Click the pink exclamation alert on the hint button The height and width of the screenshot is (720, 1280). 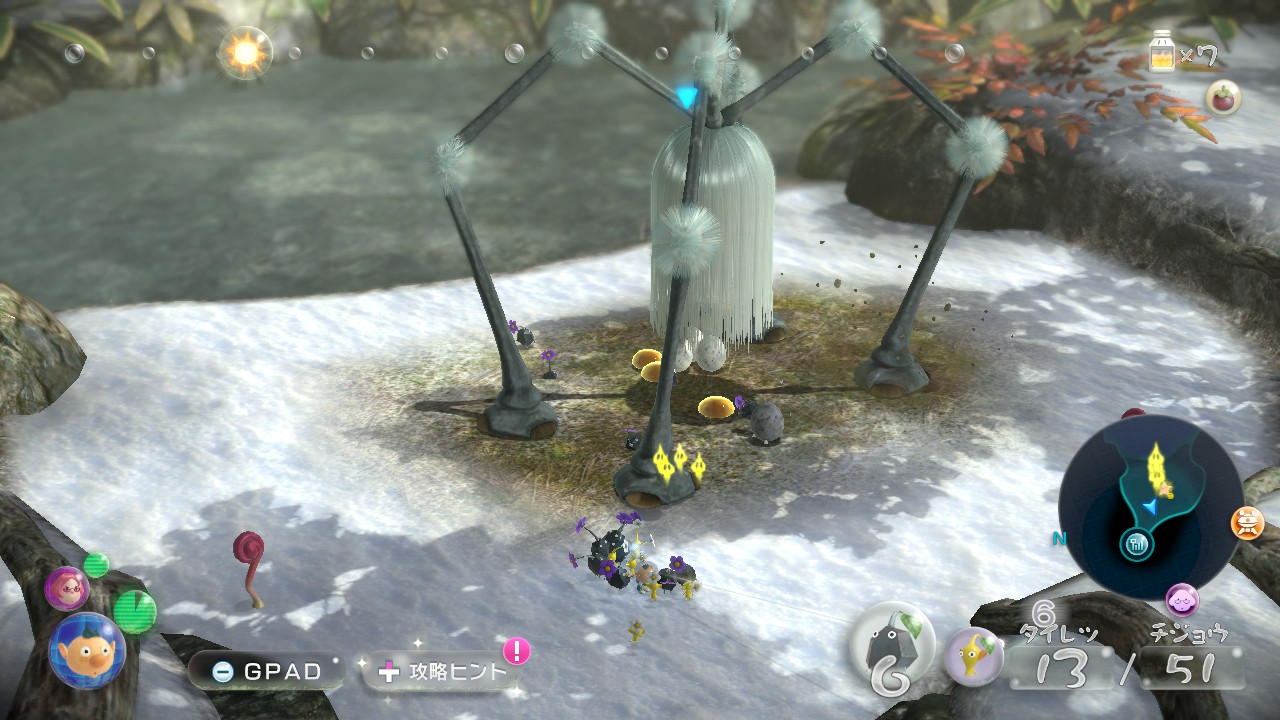click(516, 651)
